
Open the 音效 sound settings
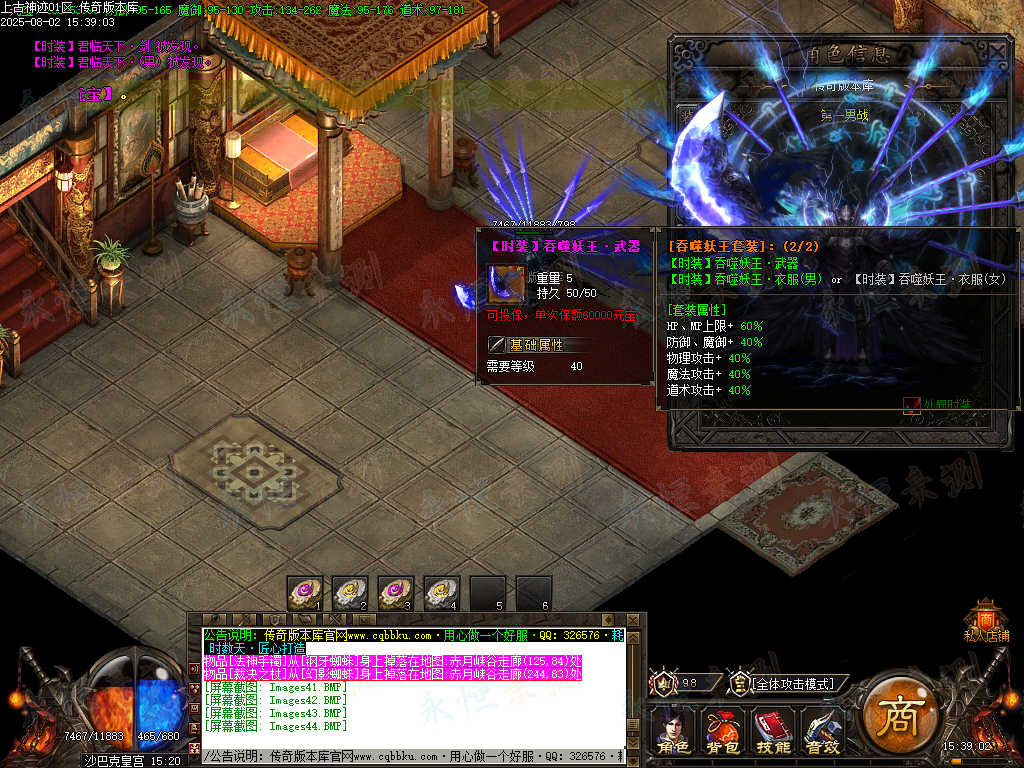click(822, 730)
